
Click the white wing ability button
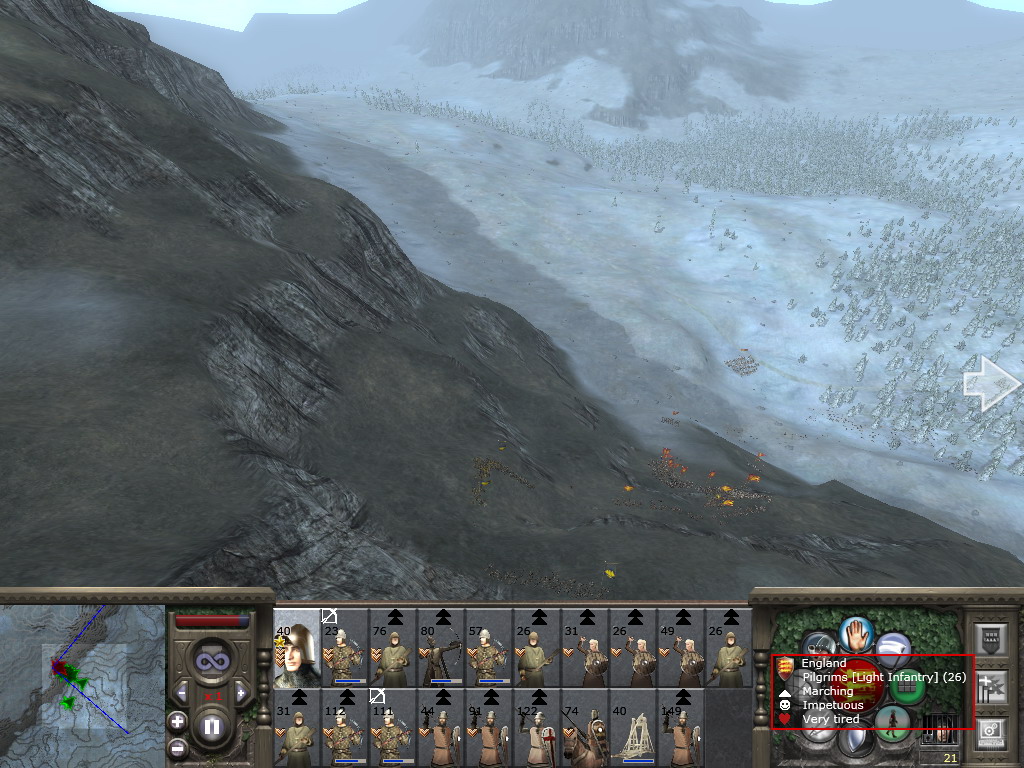(x=894, y=647)
